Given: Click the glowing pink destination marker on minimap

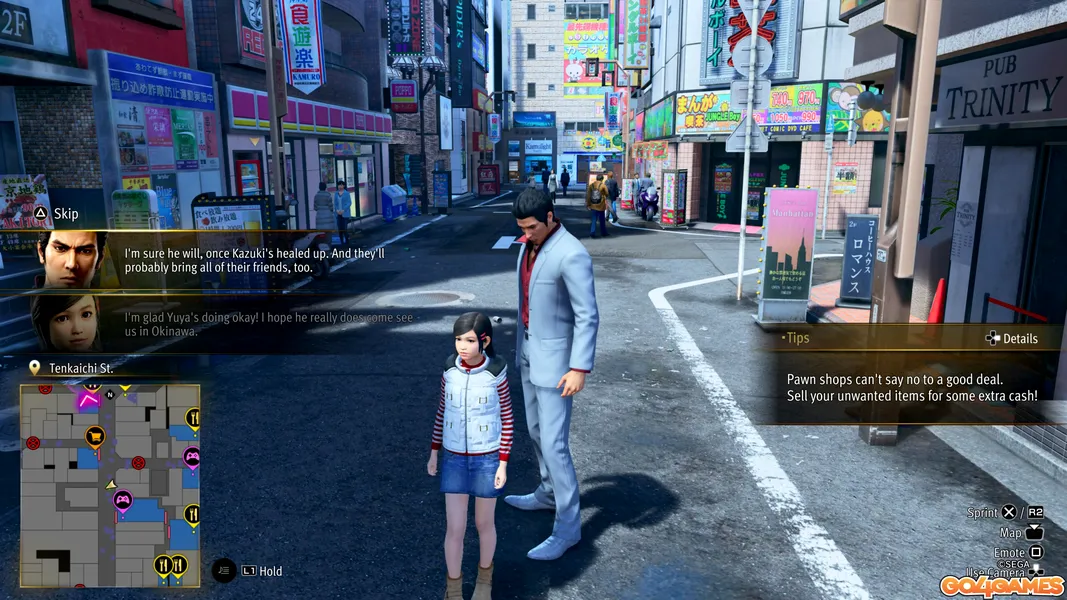Looking at the screenshot, I should pyautogui.click(x=89, y=400).
